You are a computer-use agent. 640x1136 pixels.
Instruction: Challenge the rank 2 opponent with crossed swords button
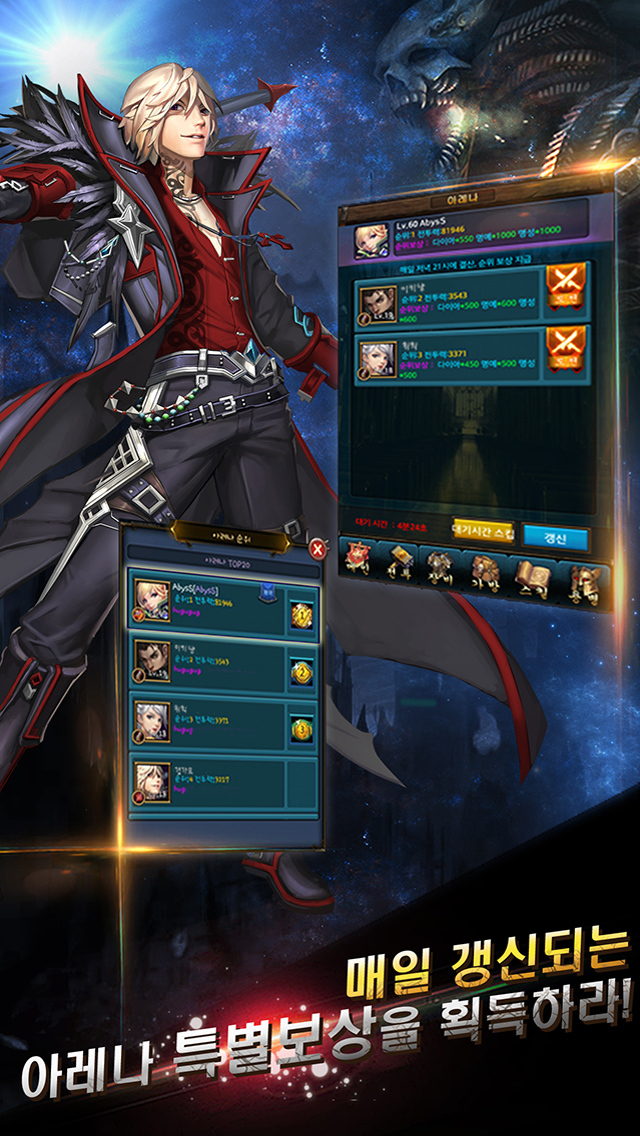pyautogui.click(x=565, y=295)
